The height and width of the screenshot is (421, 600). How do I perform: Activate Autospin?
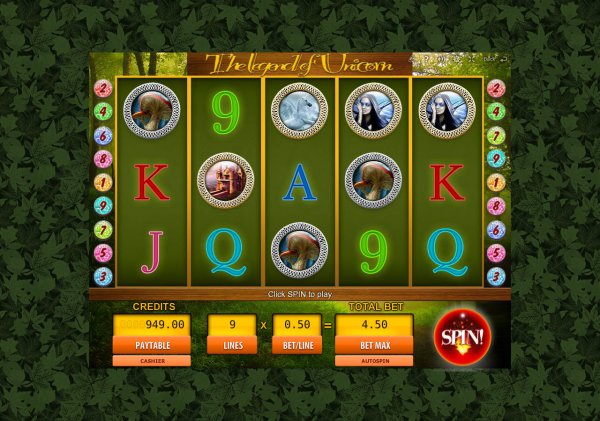(x=374, y=360)
